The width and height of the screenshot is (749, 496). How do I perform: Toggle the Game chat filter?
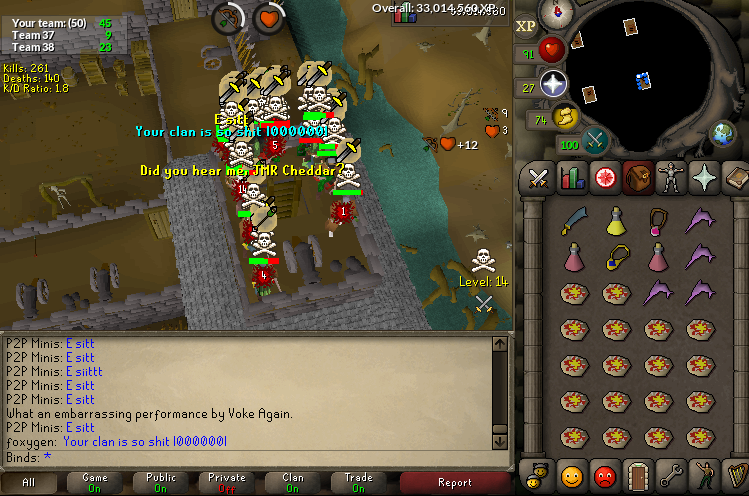[95, 482]
